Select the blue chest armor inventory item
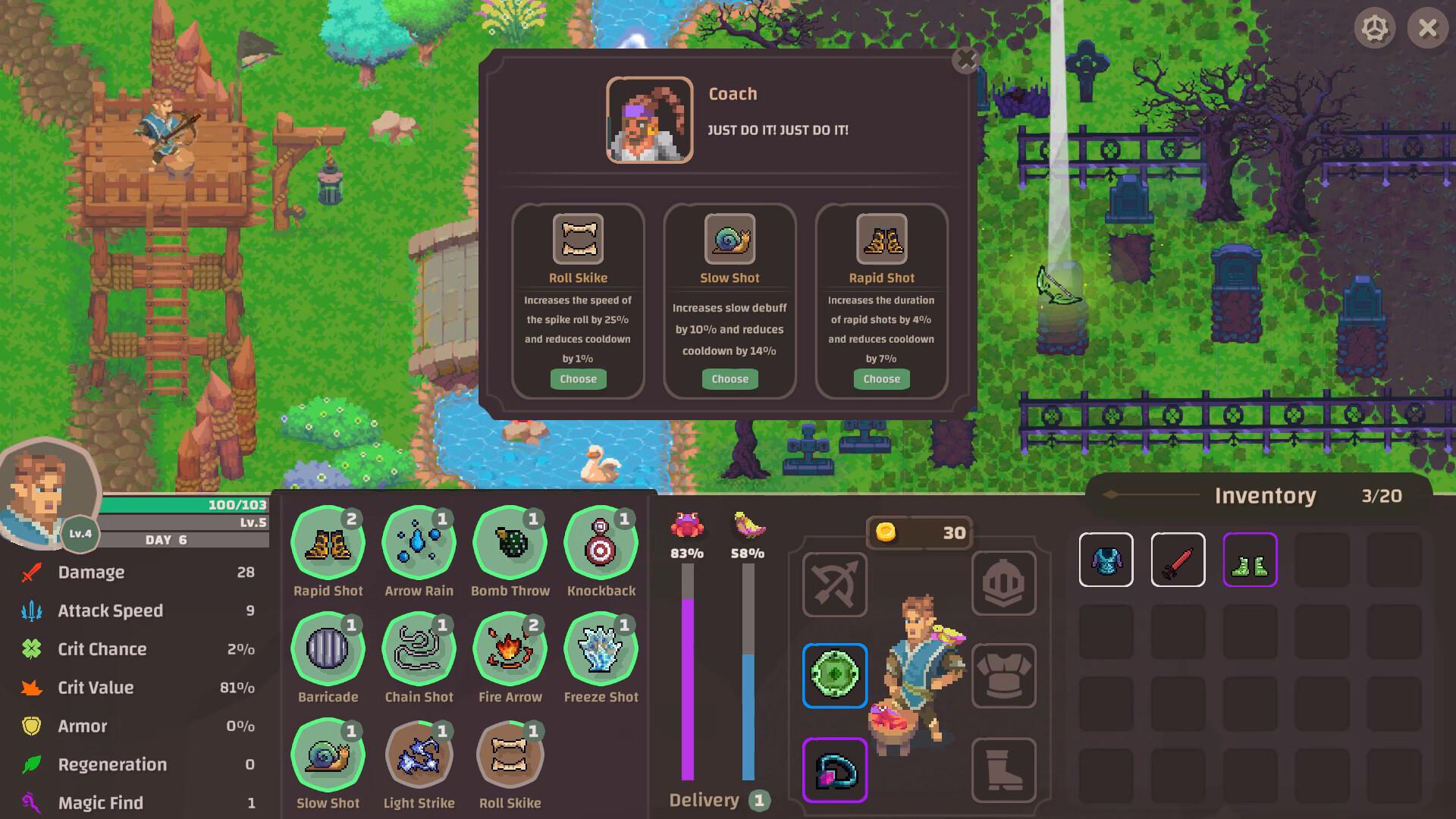The height and width of the screenshot is (819, 1456). pos(1106,560)
